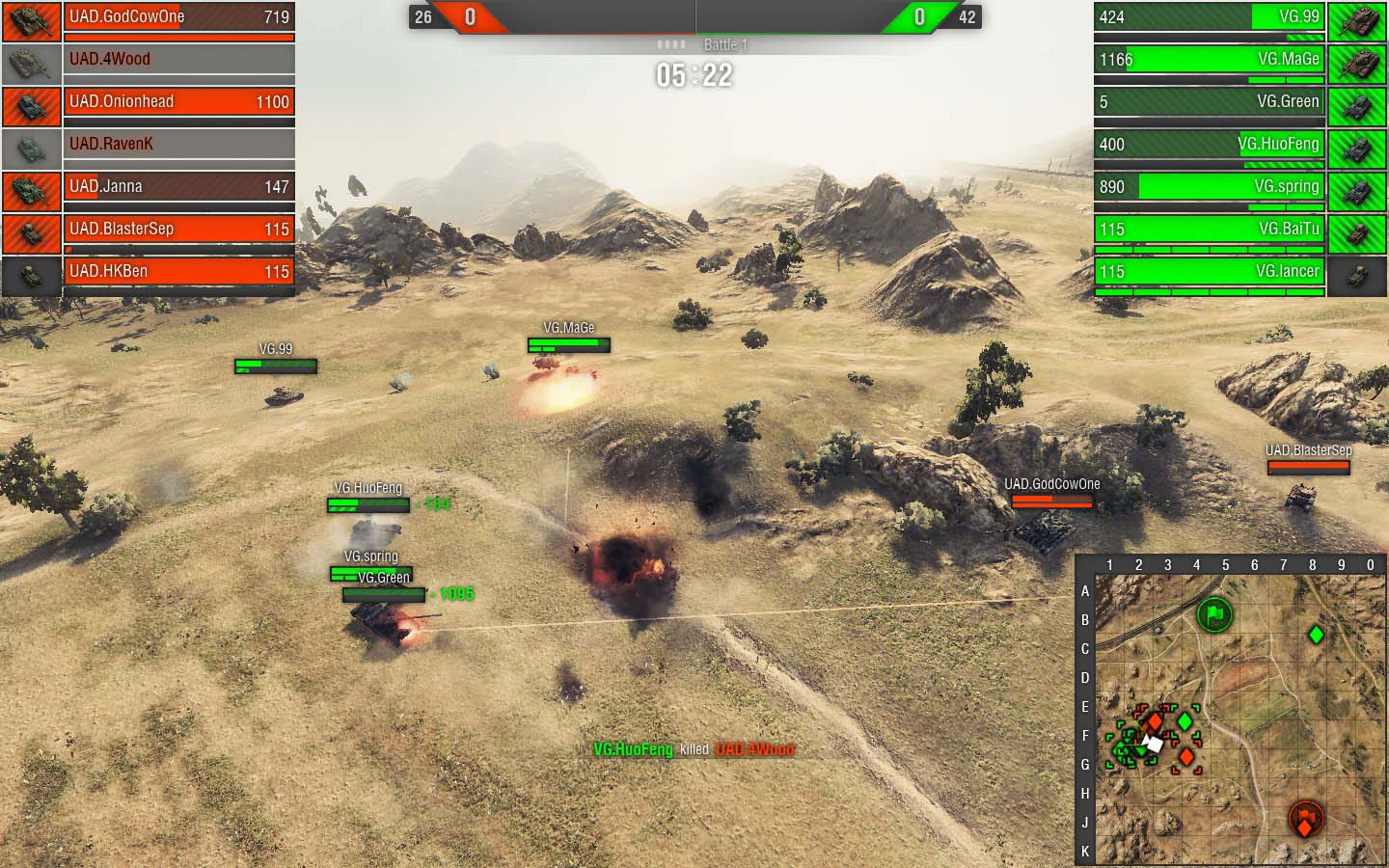
Task: Choose VG.lancer in the team list
Action: (1210, 272)
